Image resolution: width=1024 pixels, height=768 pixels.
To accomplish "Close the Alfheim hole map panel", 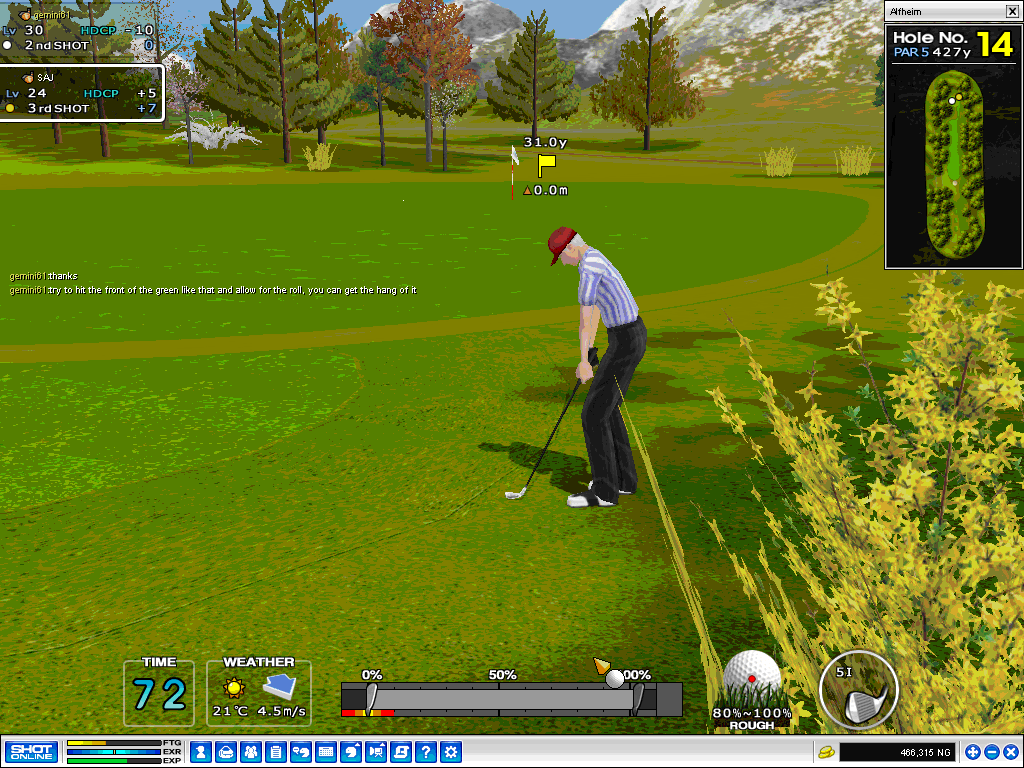I will click(x=1011, y=11).
